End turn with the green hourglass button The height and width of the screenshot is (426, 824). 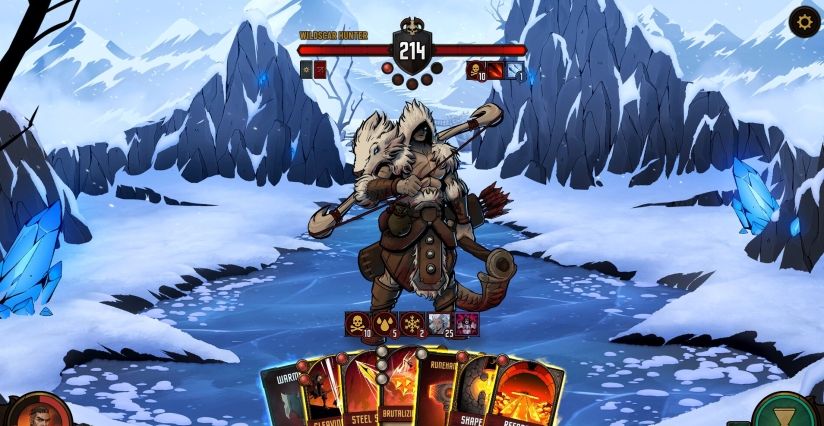click(x=785, y=412)
